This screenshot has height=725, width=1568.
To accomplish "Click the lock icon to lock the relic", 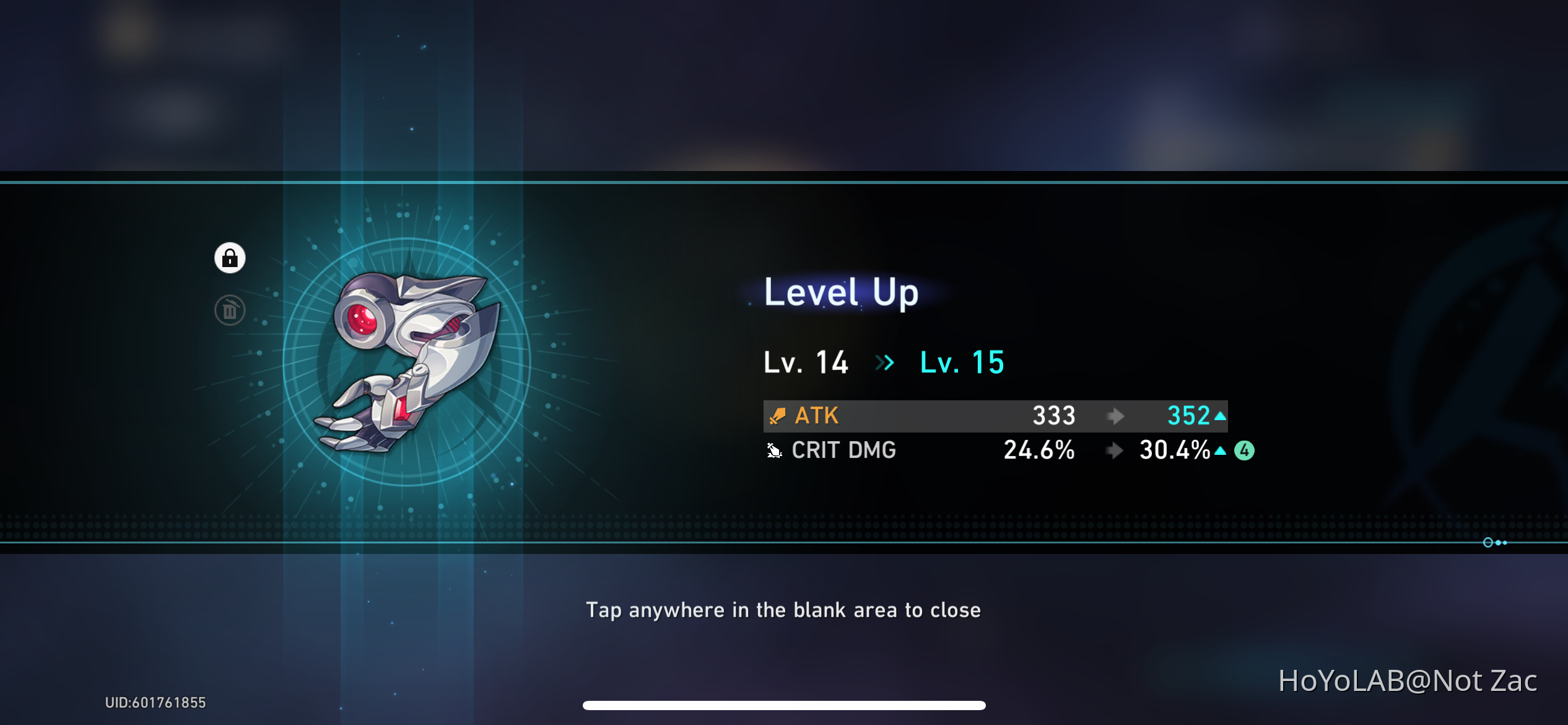I will (230, 258).
